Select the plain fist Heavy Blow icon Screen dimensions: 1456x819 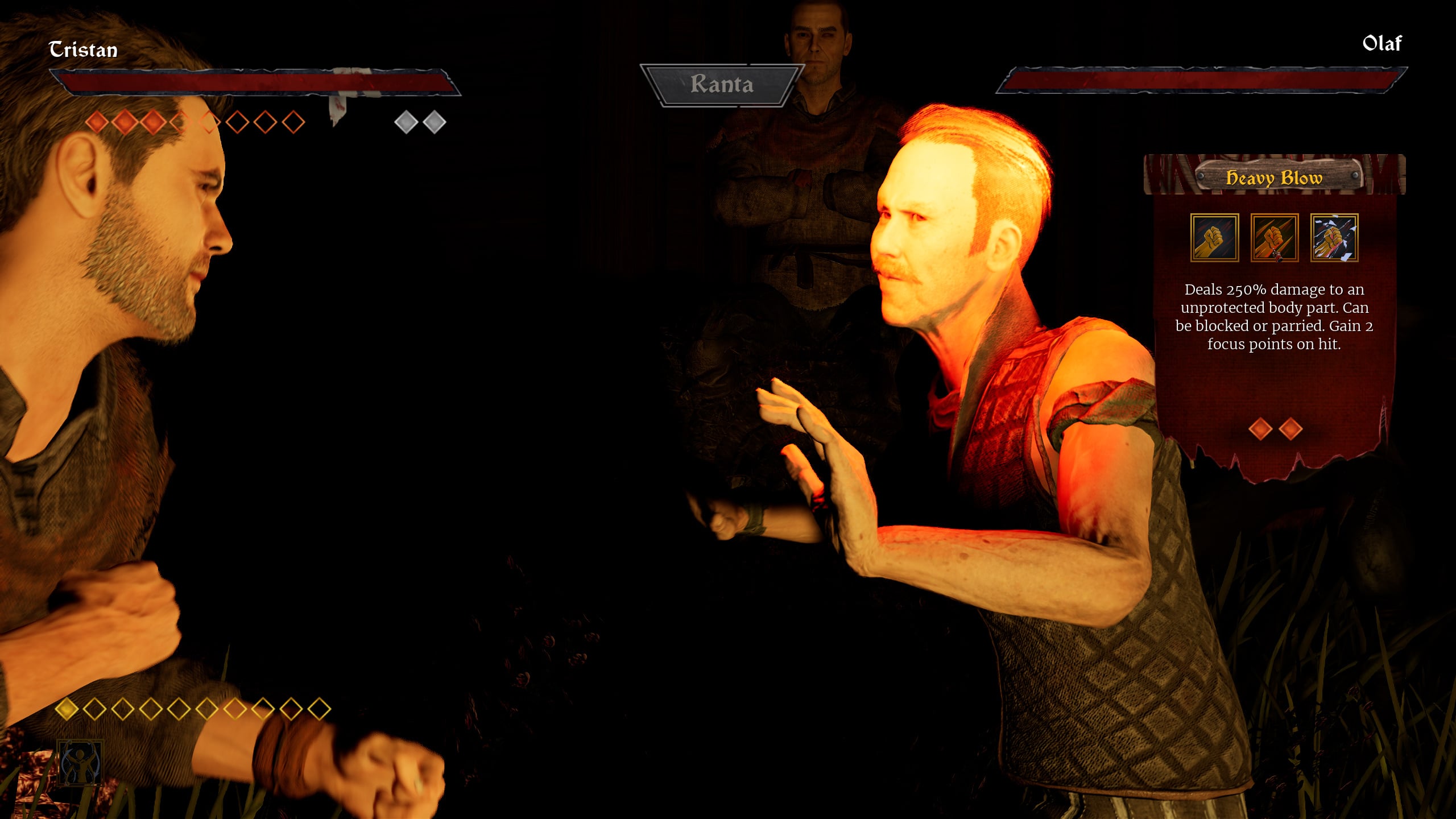point(1214,238)
